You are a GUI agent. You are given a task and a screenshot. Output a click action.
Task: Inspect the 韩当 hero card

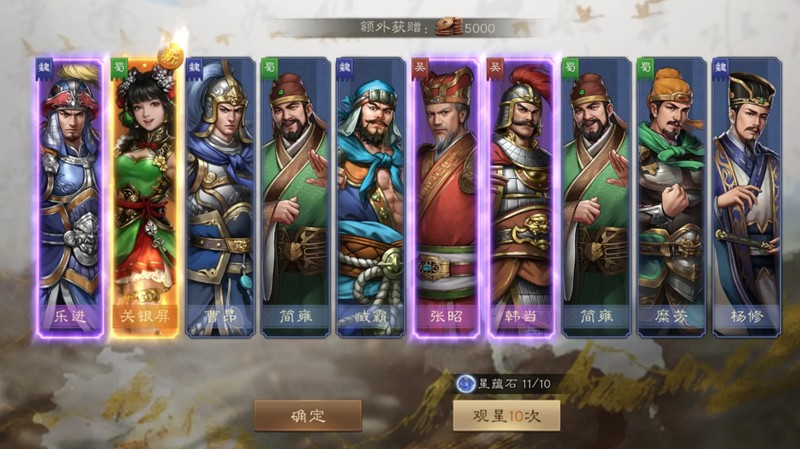[520, 196]
